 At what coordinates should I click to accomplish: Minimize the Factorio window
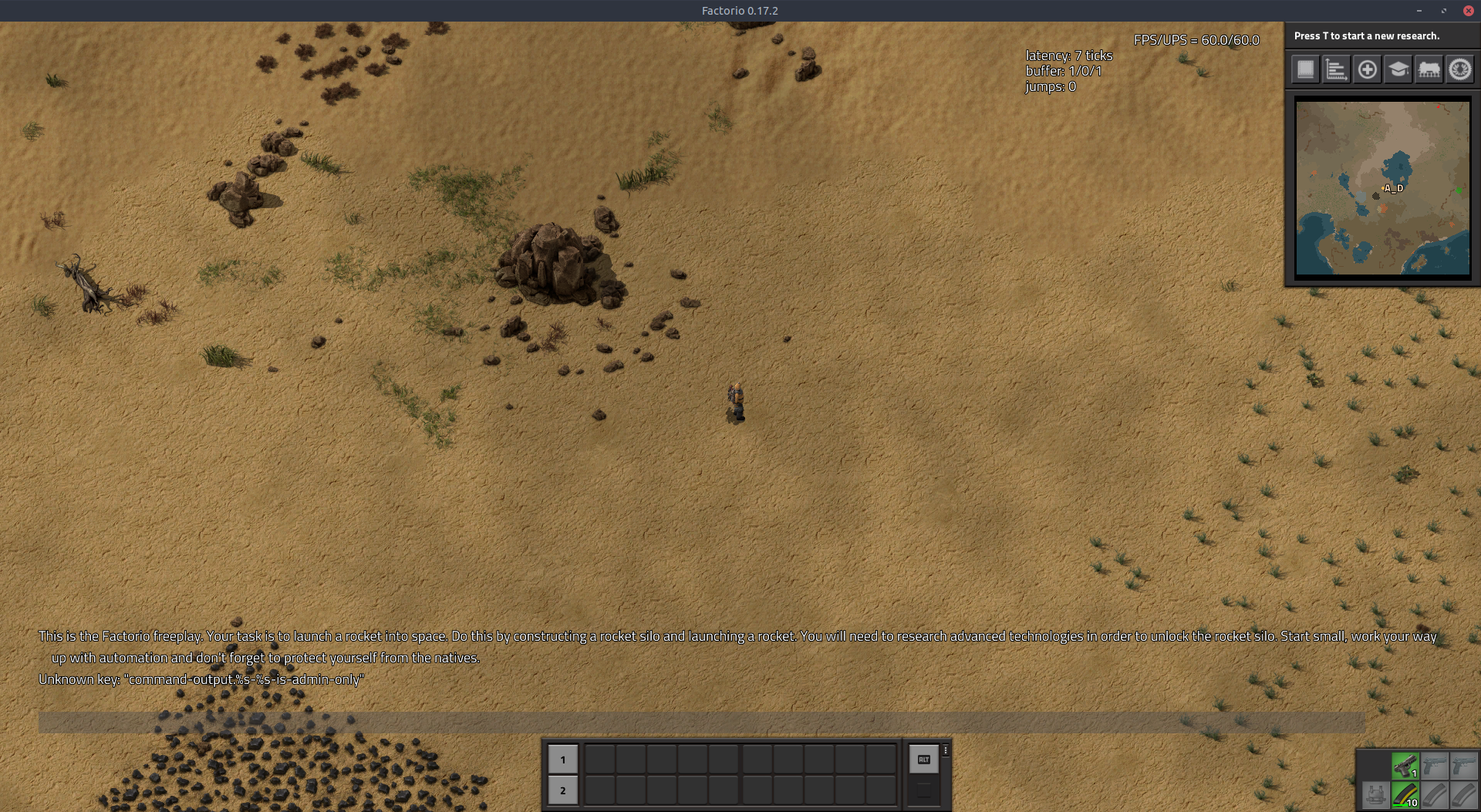click(x=1419, y=11)
